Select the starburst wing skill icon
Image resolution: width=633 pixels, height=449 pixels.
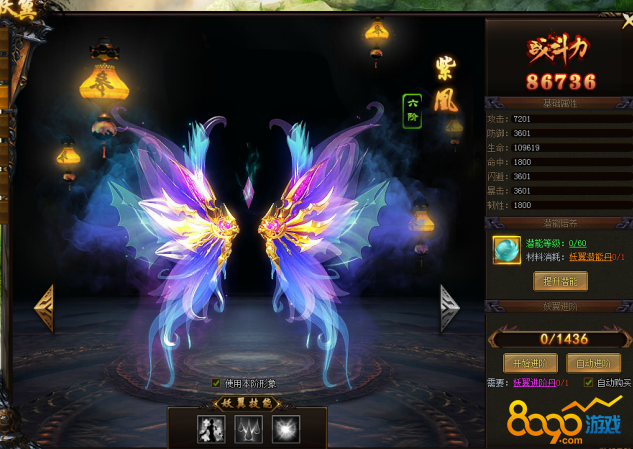coord(285,428)
